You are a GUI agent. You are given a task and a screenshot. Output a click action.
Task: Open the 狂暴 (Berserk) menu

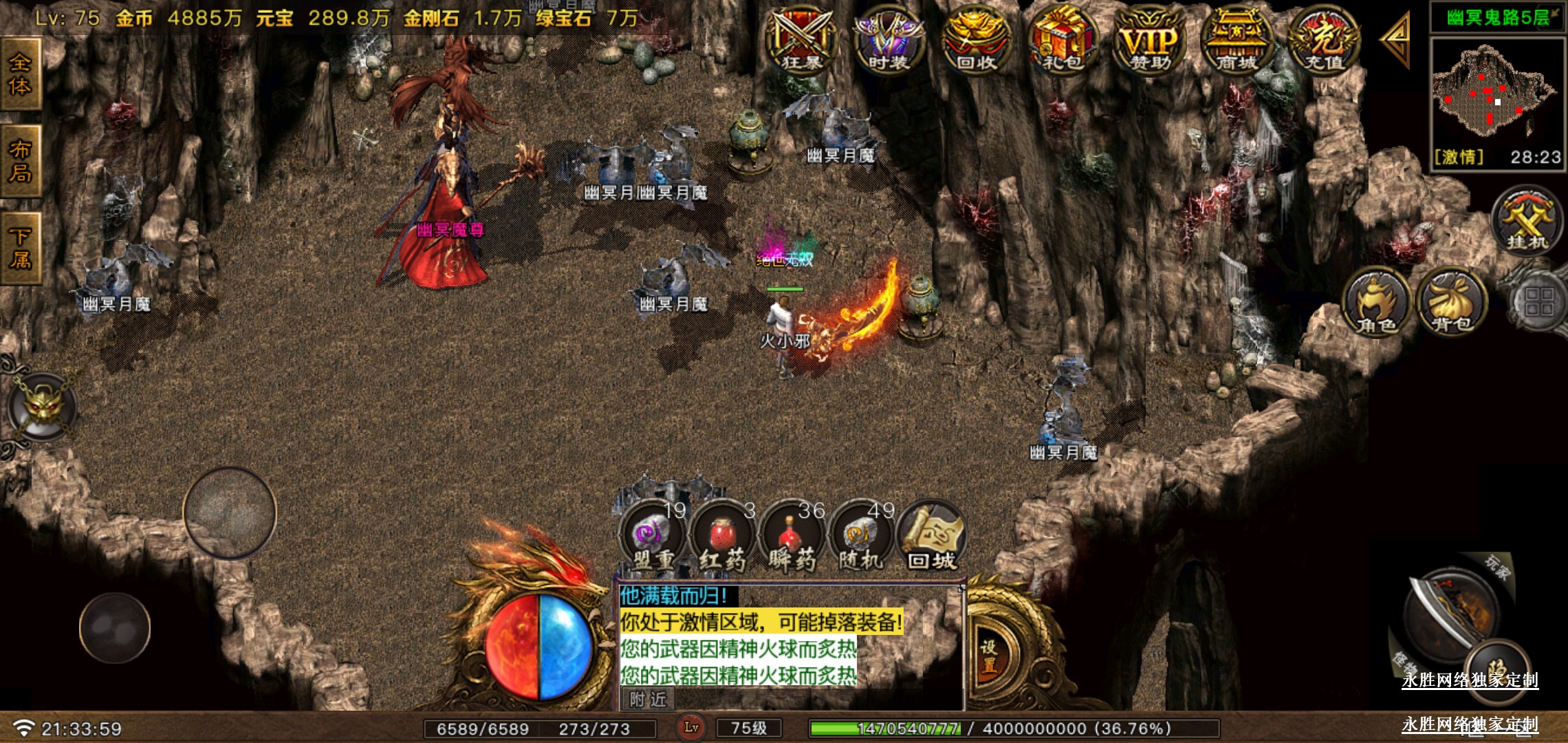pyautogui.click(x=802, y=41)
